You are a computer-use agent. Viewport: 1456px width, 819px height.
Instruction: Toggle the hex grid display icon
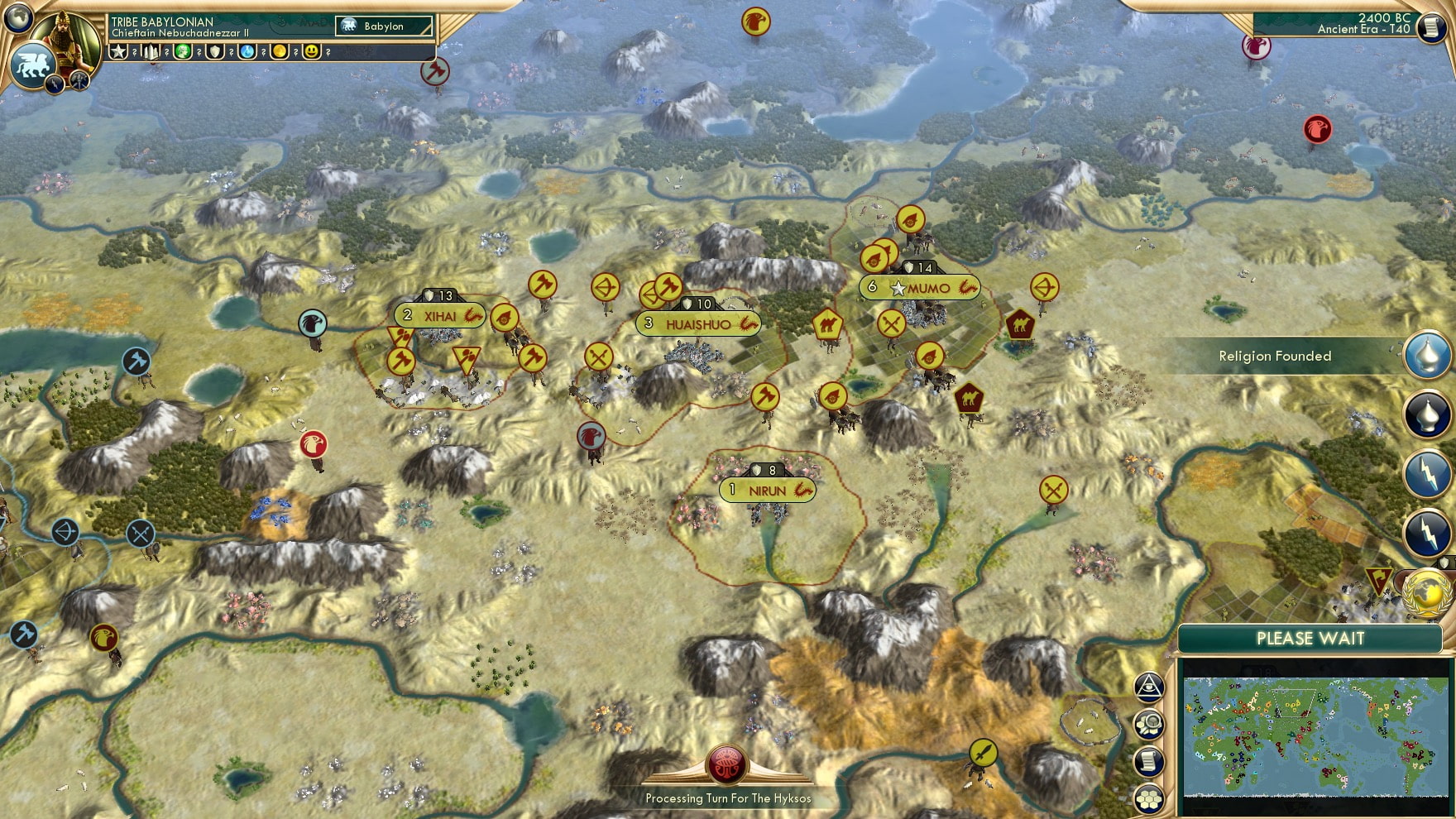[x=1149, y=796]
